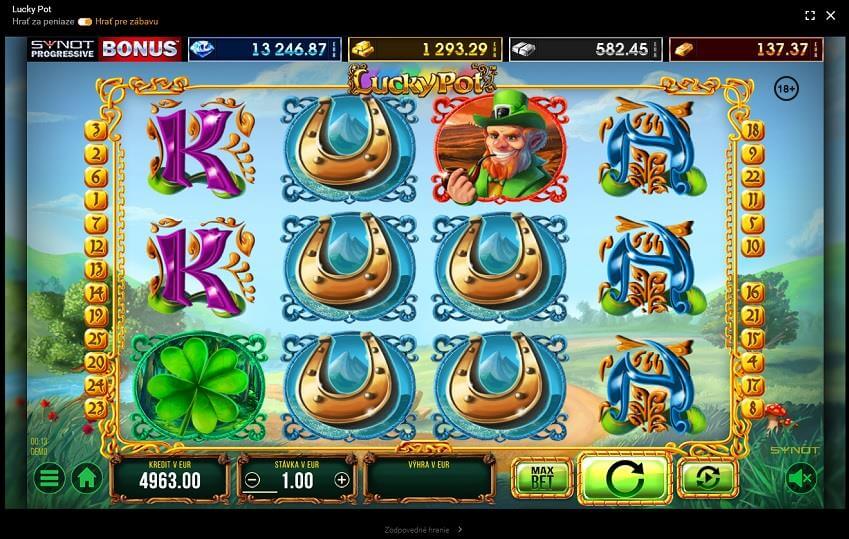Decrease the bet with the minus button
The width and height of the screenshot is (849, 539).
(x=253, y=480)
